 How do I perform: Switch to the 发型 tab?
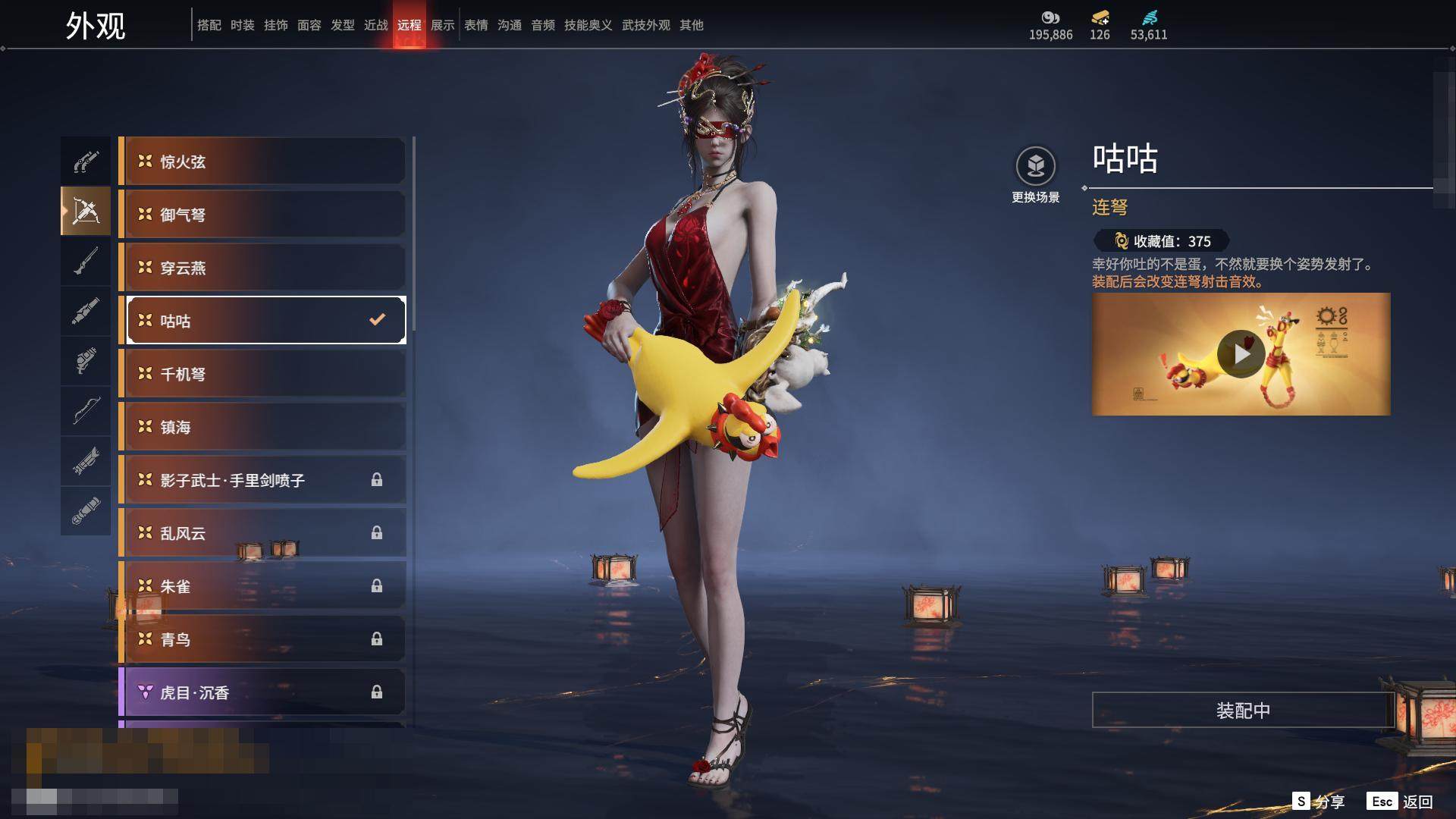(x=343, y=25)
